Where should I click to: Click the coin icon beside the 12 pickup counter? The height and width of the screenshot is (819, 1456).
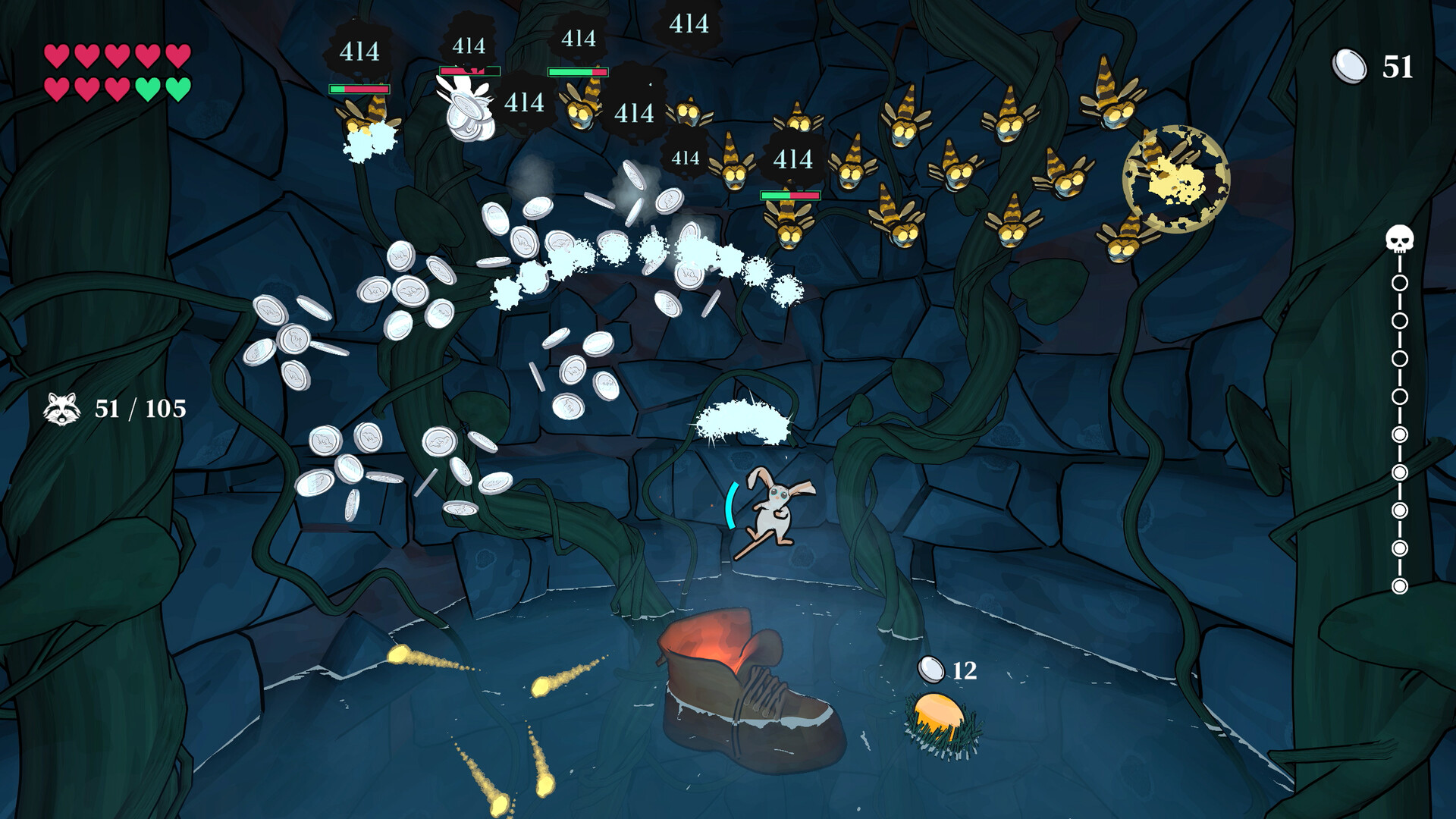[931, 670]
